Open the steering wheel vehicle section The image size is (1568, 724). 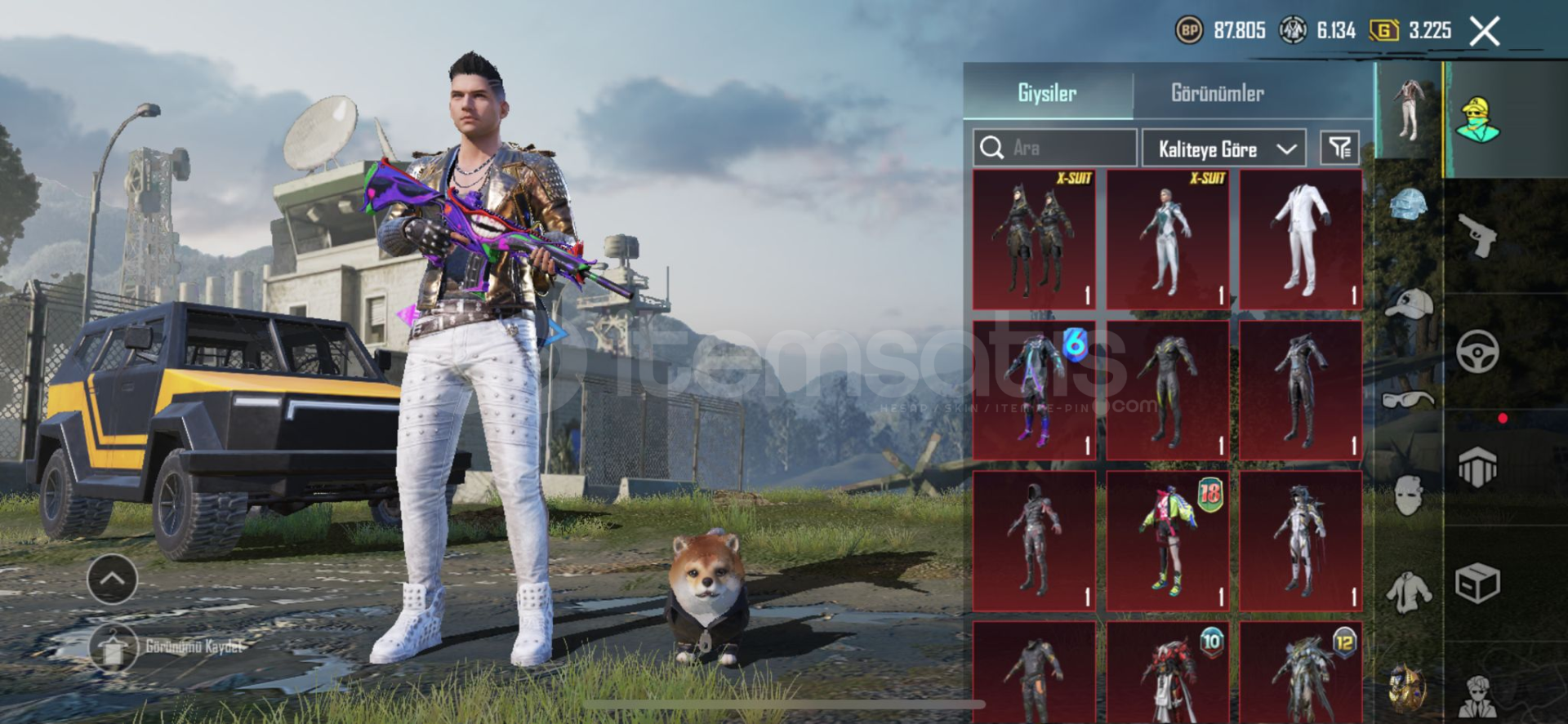(1477, 352)
